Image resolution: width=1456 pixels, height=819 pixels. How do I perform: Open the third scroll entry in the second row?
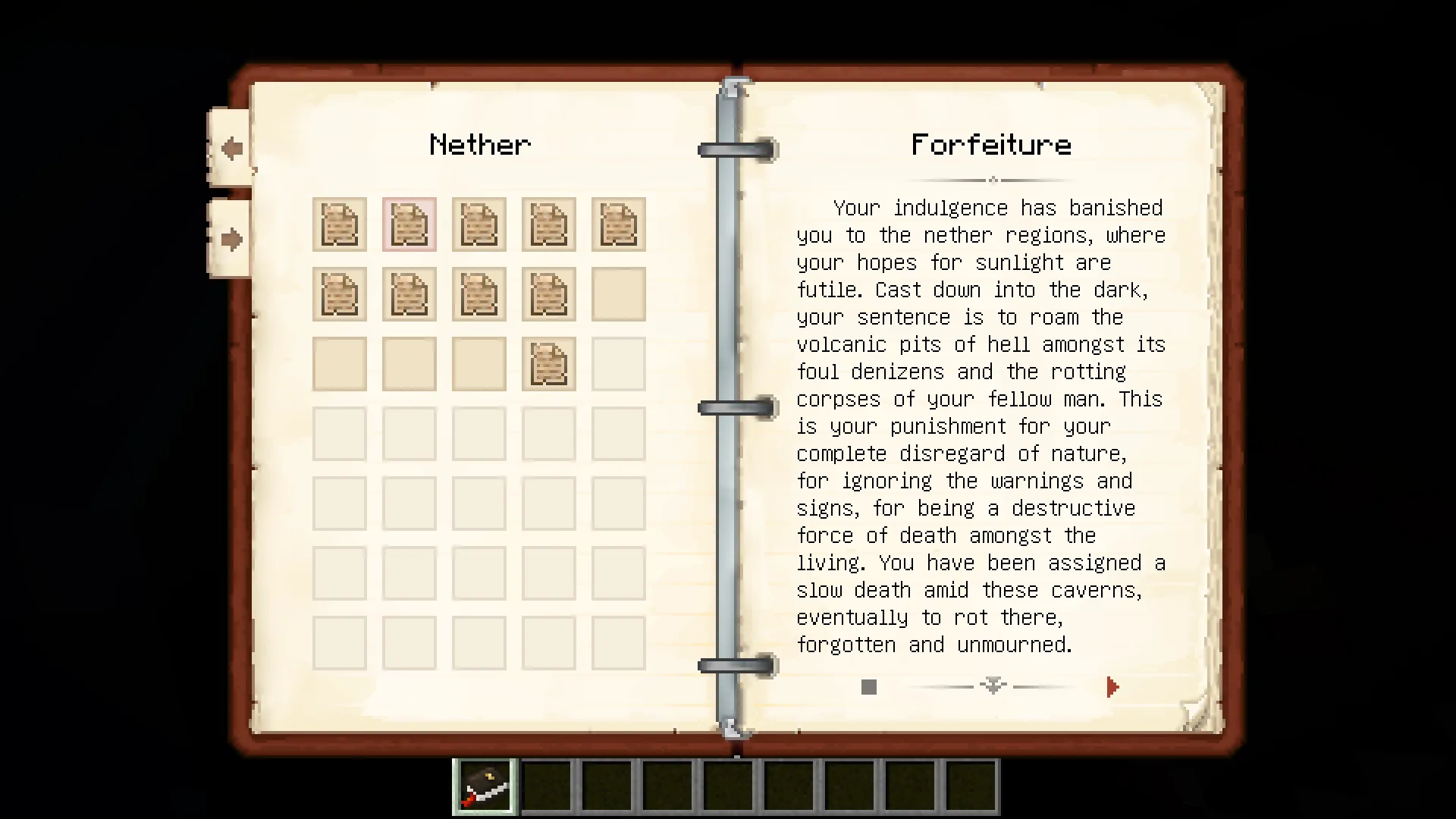479,294
